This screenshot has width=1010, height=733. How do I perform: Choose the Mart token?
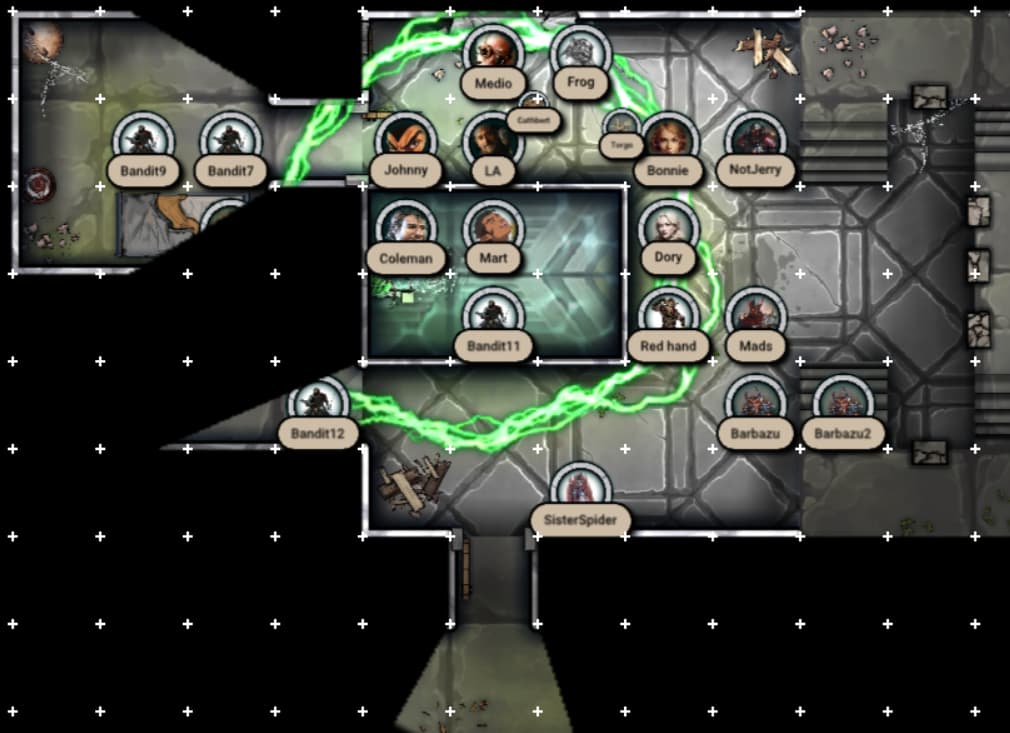[493, 228]
